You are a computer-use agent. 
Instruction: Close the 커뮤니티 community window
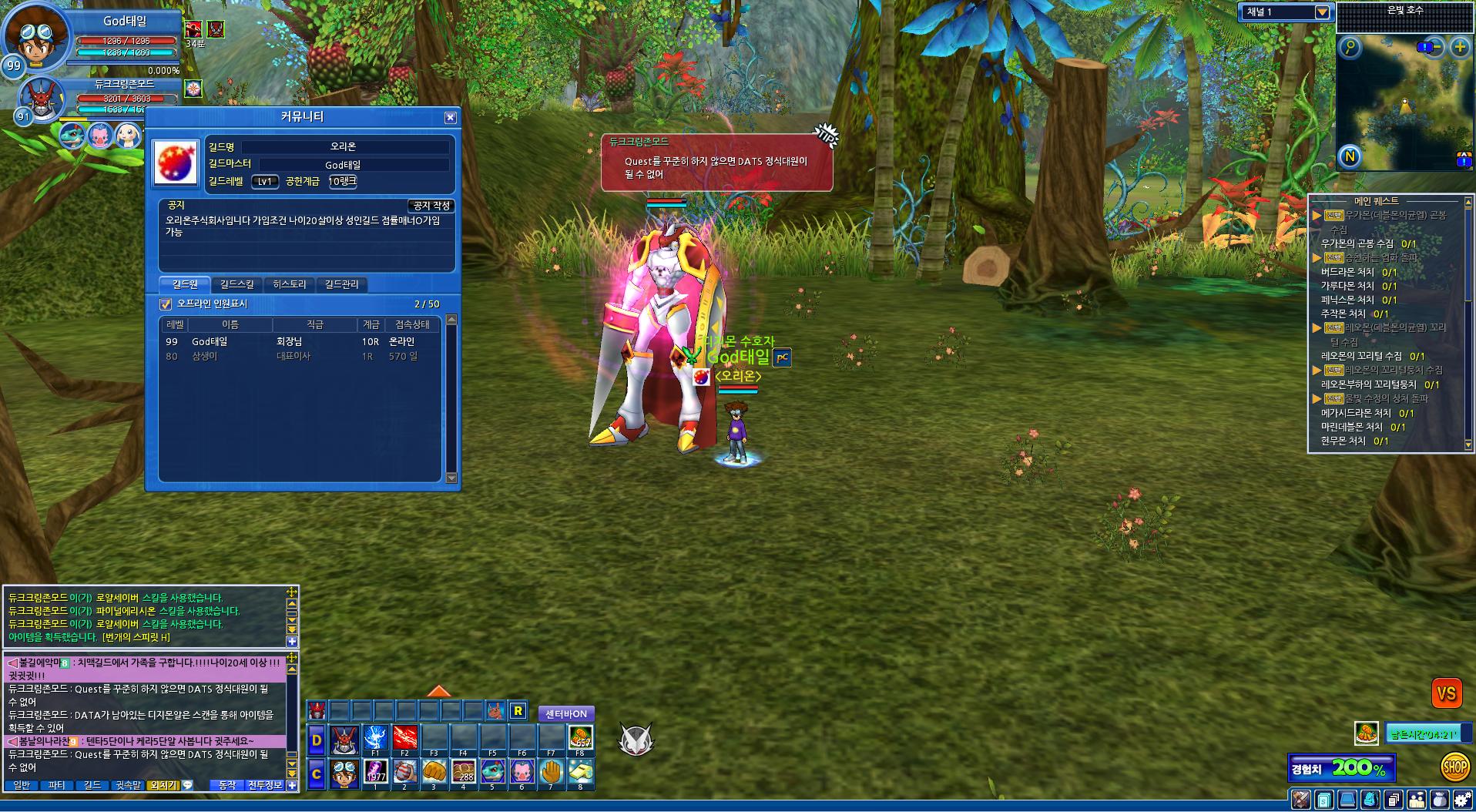451,118
